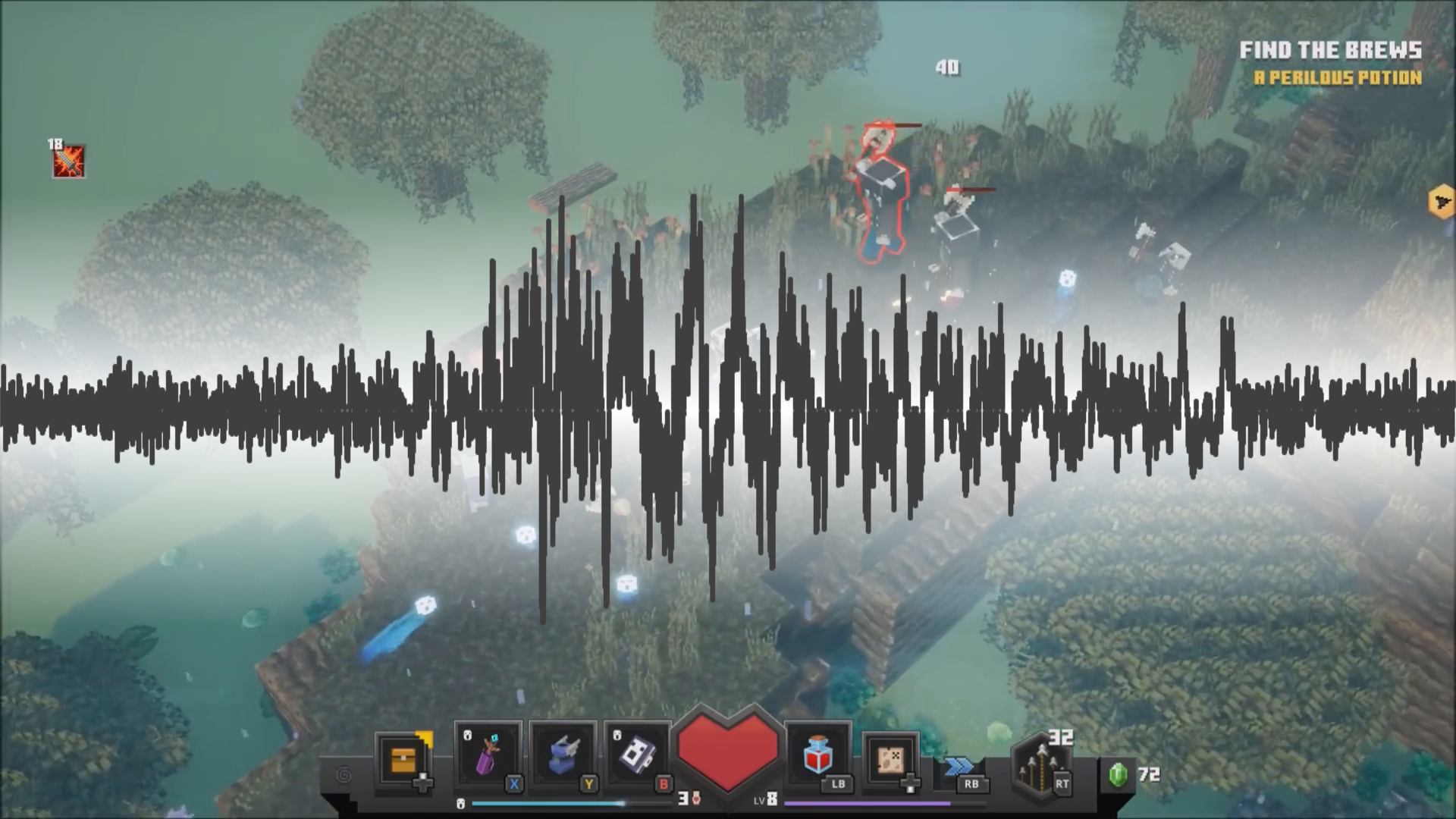The height and width of the screenshot is (819, 1456).
Task: Open the map scroll icon
Action: (x=892, y=759)
